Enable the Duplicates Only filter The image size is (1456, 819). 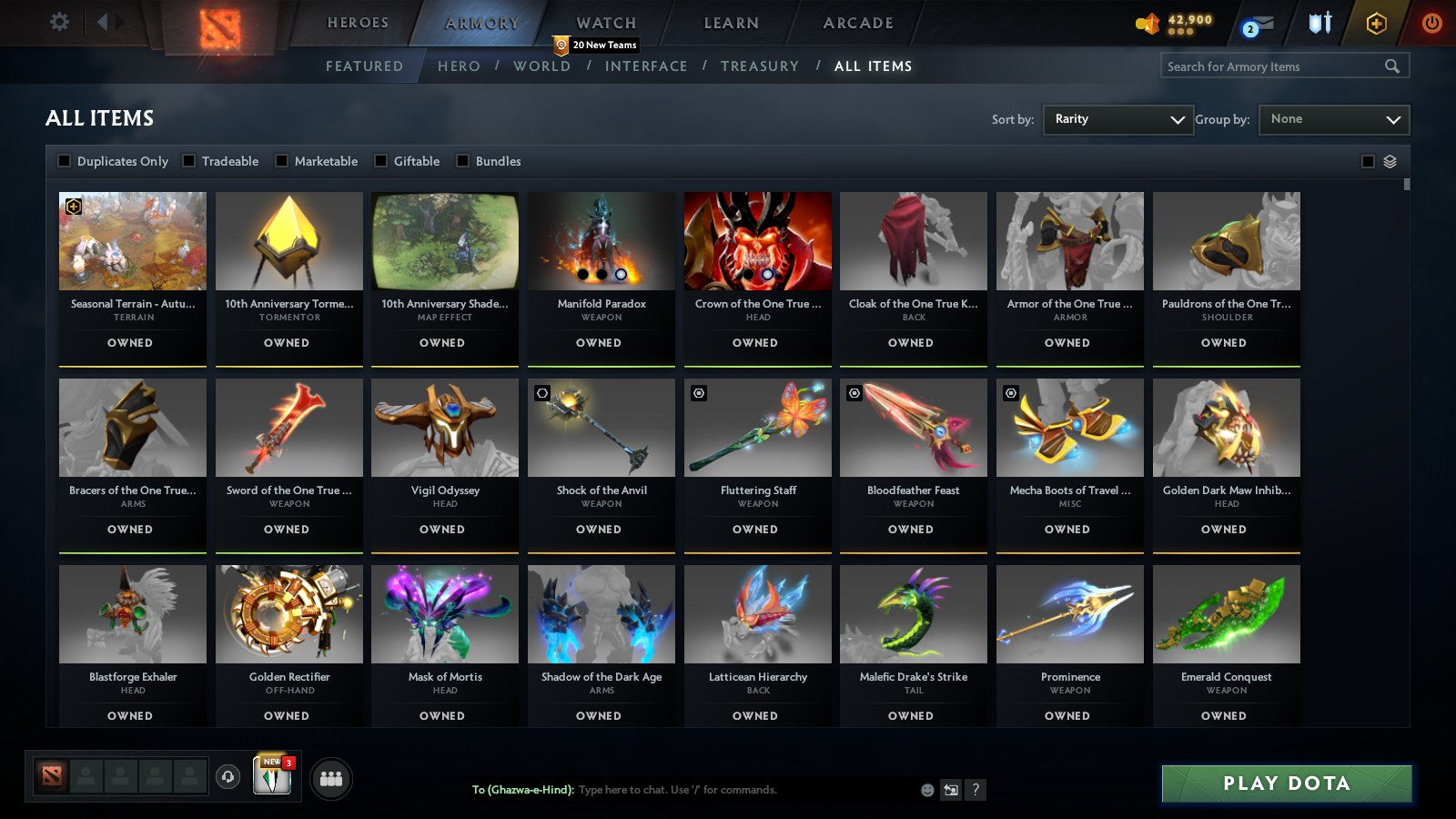64,160
